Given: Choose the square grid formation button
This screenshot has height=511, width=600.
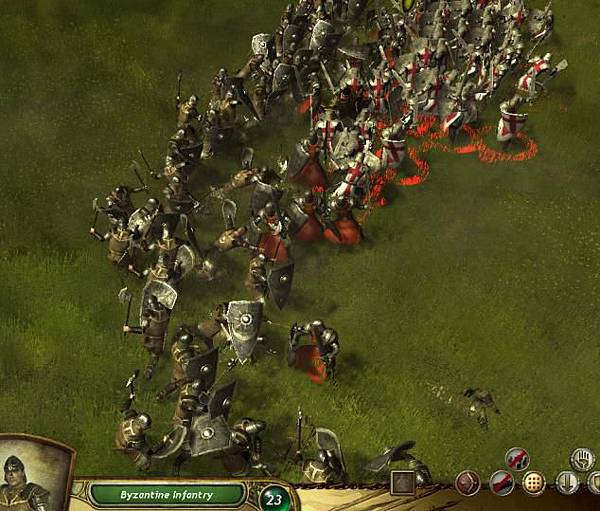Looking at the screenshot, I should (x=534, y=484).
